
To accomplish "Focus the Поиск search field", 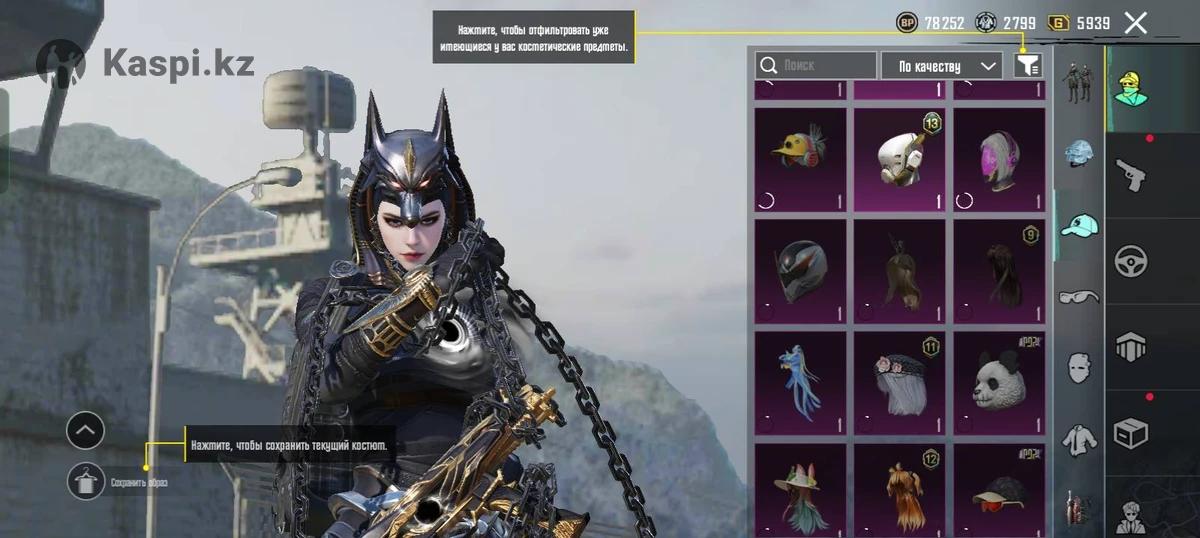I will pos(815,66).
